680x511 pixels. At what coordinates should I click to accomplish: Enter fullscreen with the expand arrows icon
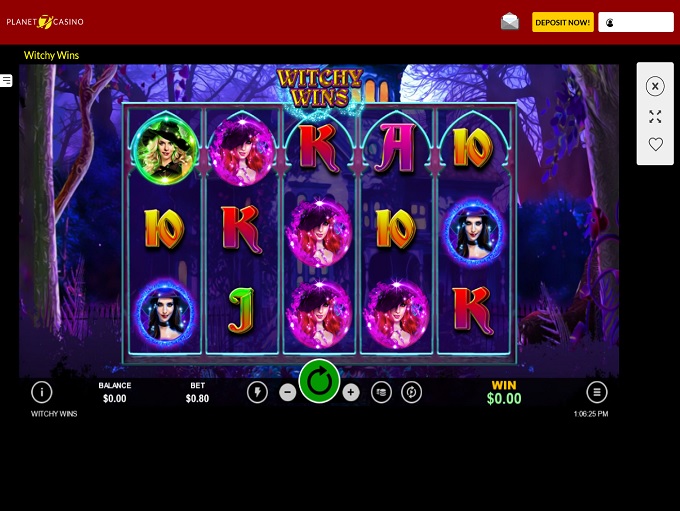point(655,116)
